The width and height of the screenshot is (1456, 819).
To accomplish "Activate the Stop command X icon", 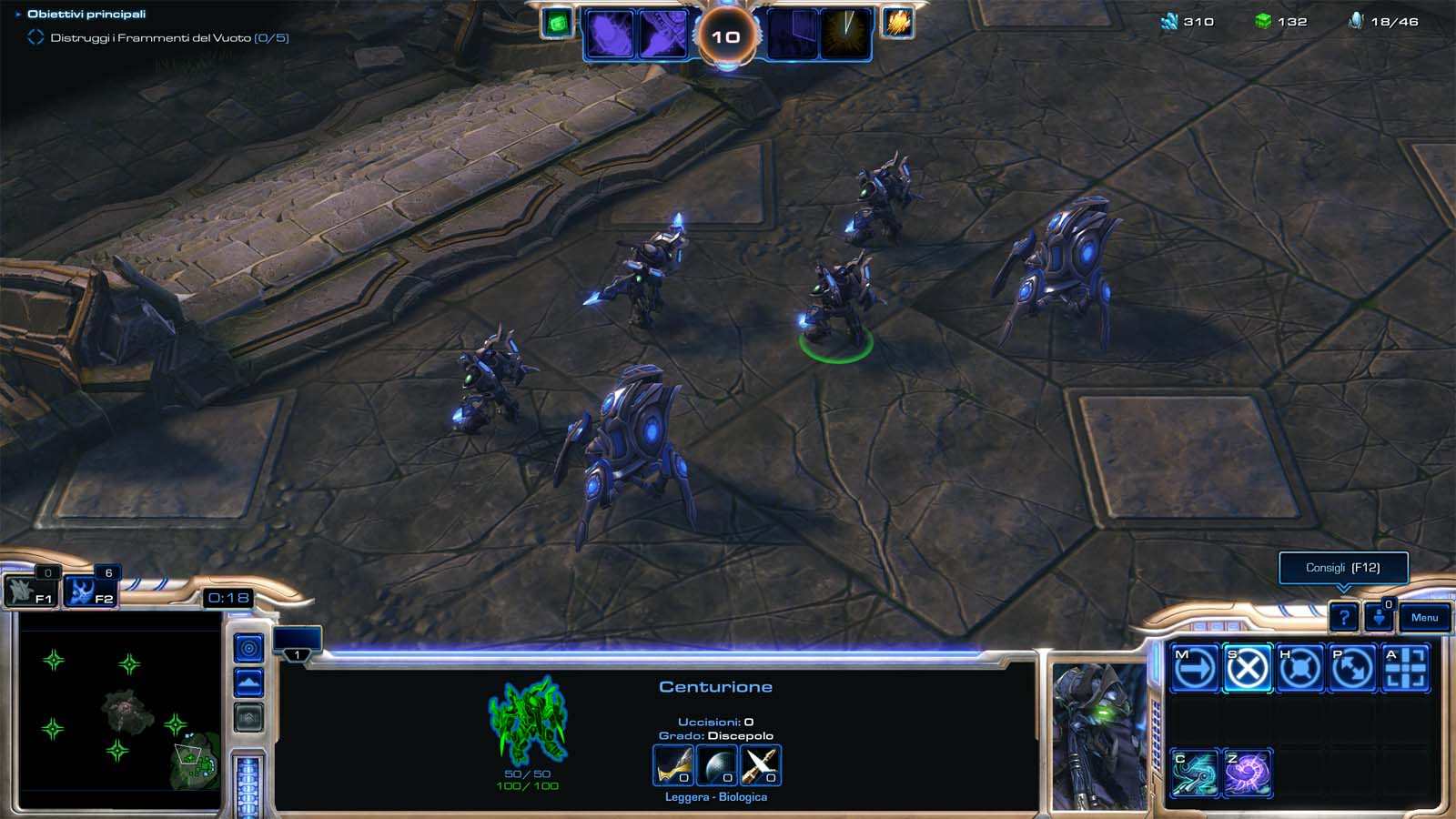I will click(1247, 669).
